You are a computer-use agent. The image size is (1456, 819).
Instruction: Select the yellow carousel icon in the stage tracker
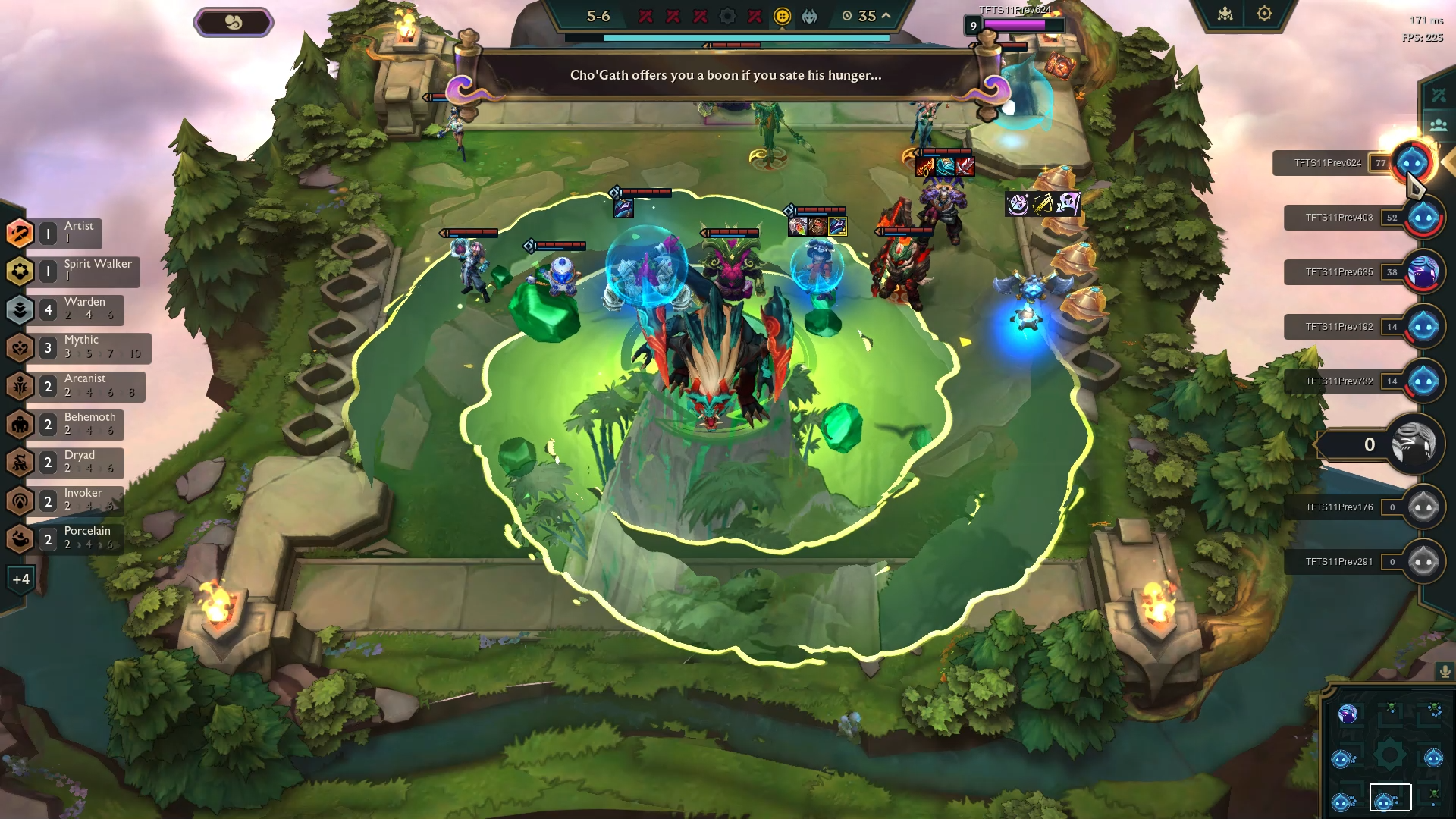(x=781, y=16)
